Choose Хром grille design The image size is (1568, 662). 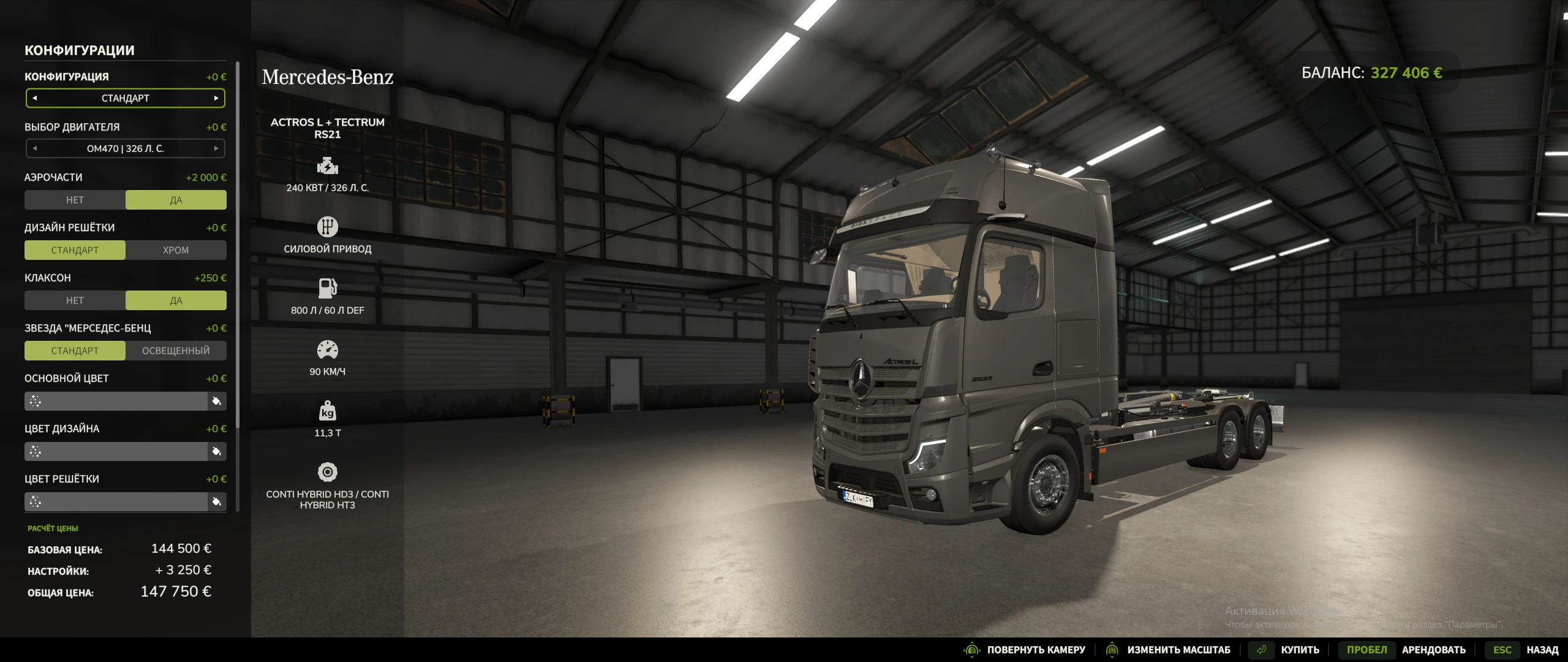tap(176, 250)
